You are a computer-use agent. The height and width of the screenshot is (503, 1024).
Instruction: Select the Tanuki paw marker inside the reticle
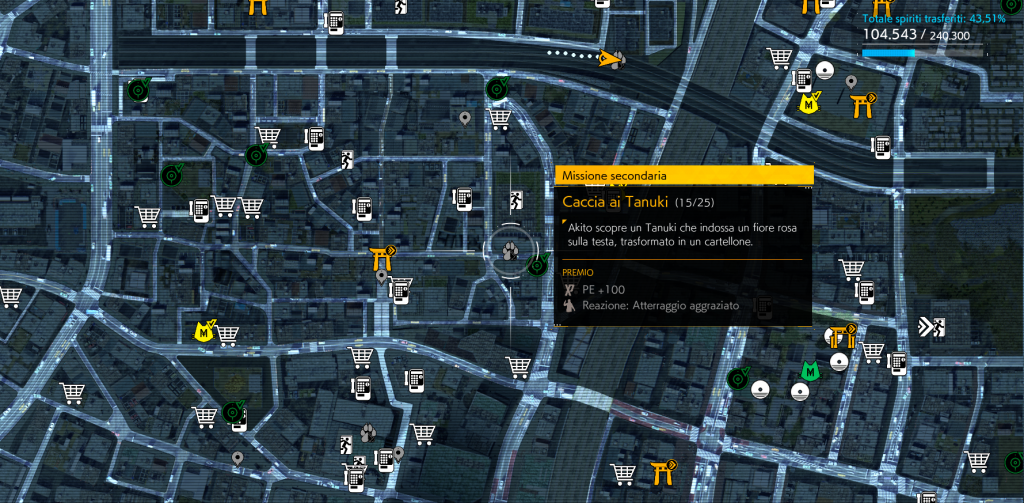(x=511, y=251)
